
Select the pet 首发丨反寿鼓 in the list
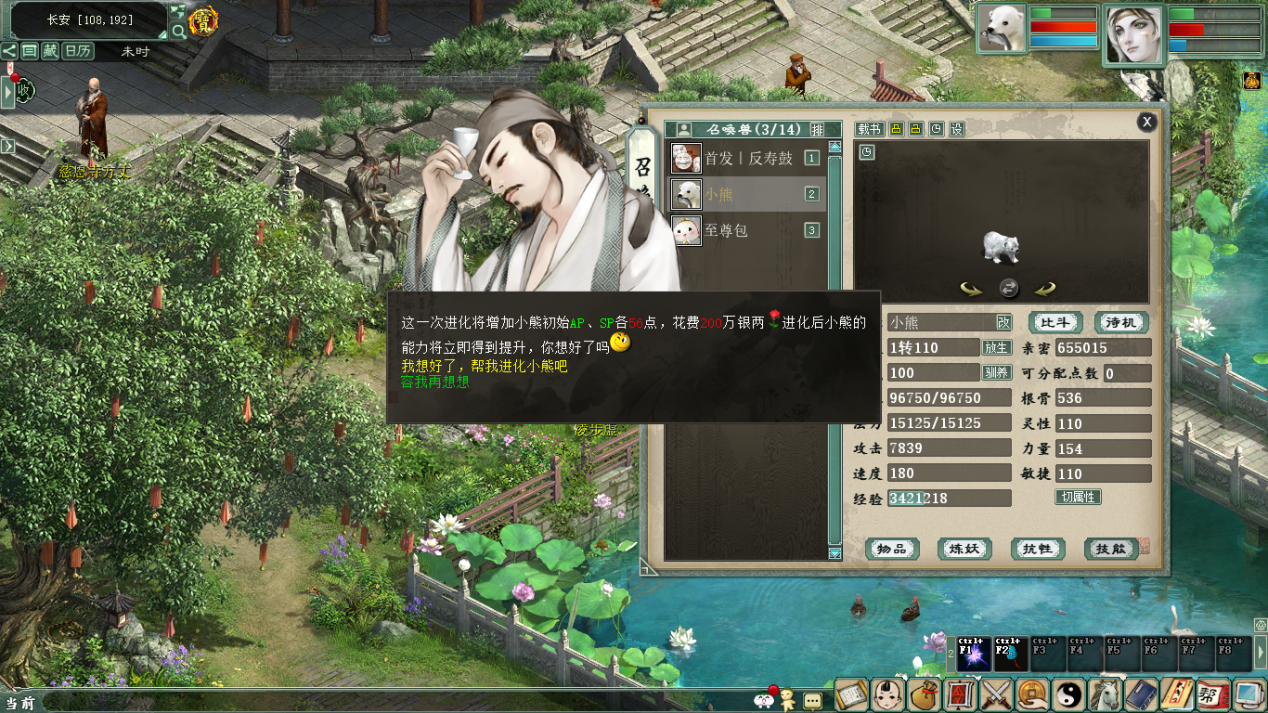(x=747, y=158)
